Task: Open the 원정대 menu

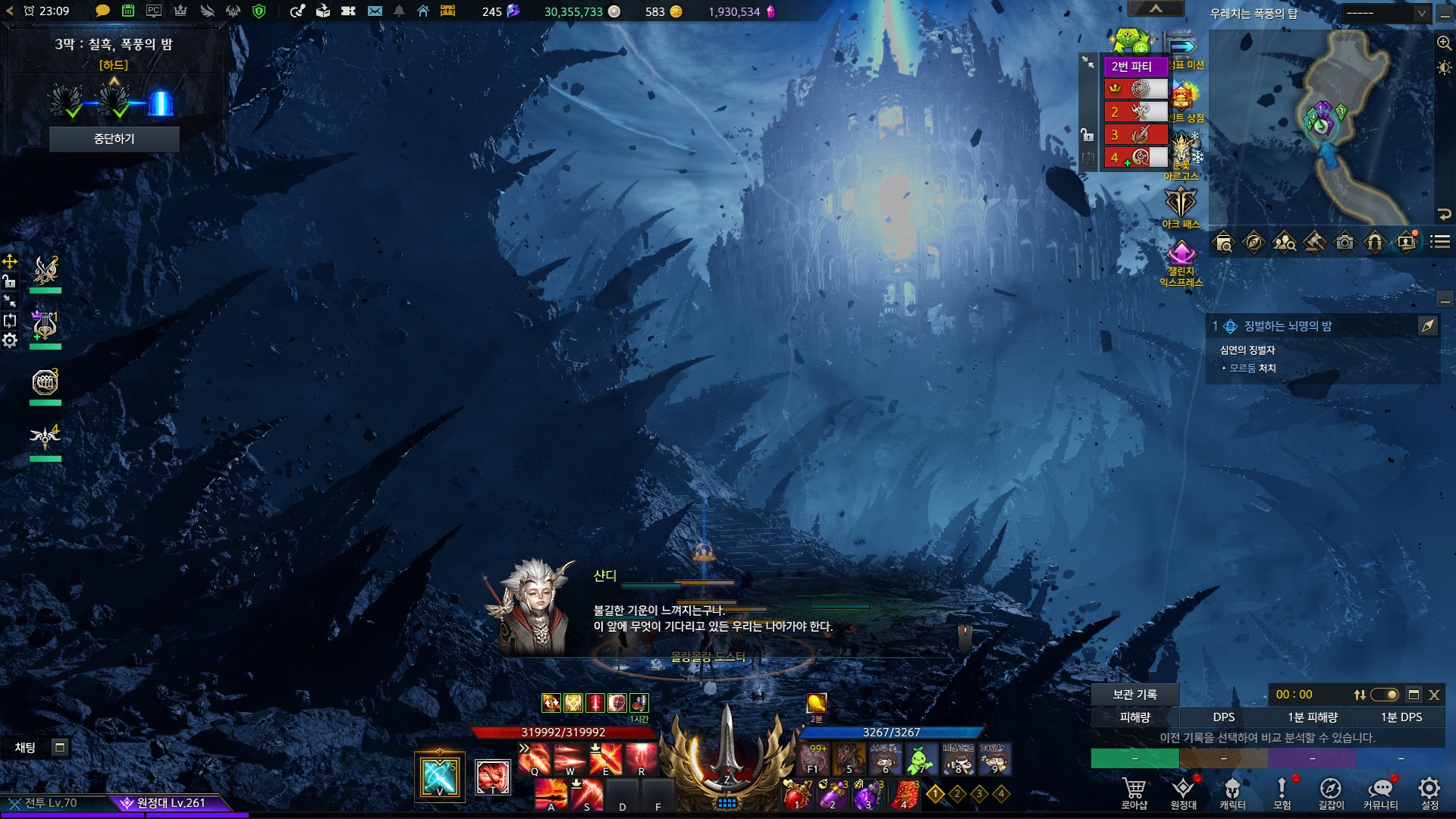Action: coord(1183,792)
